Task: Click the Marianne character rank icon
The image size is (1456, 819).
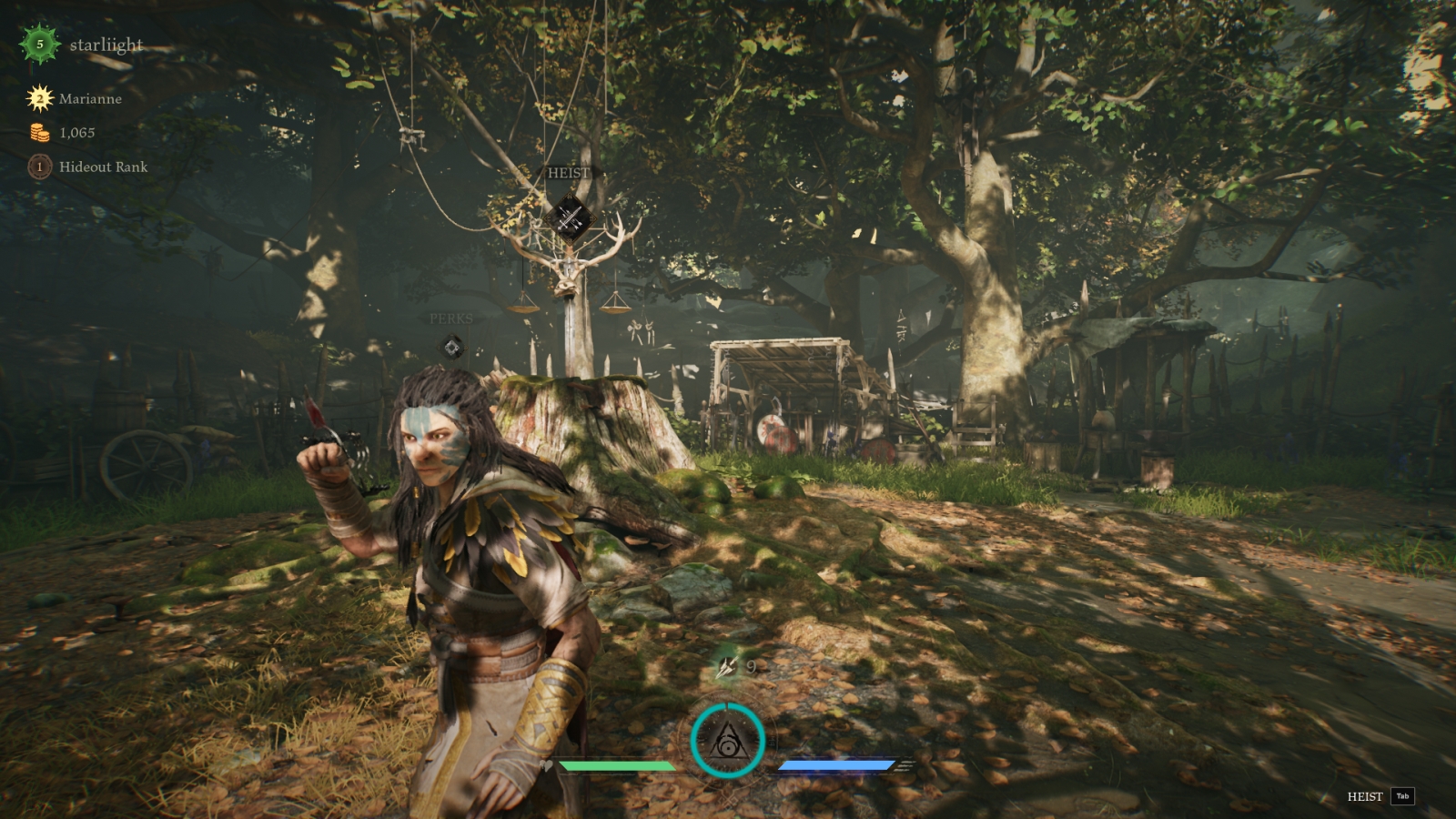Action: click(39, 98)
